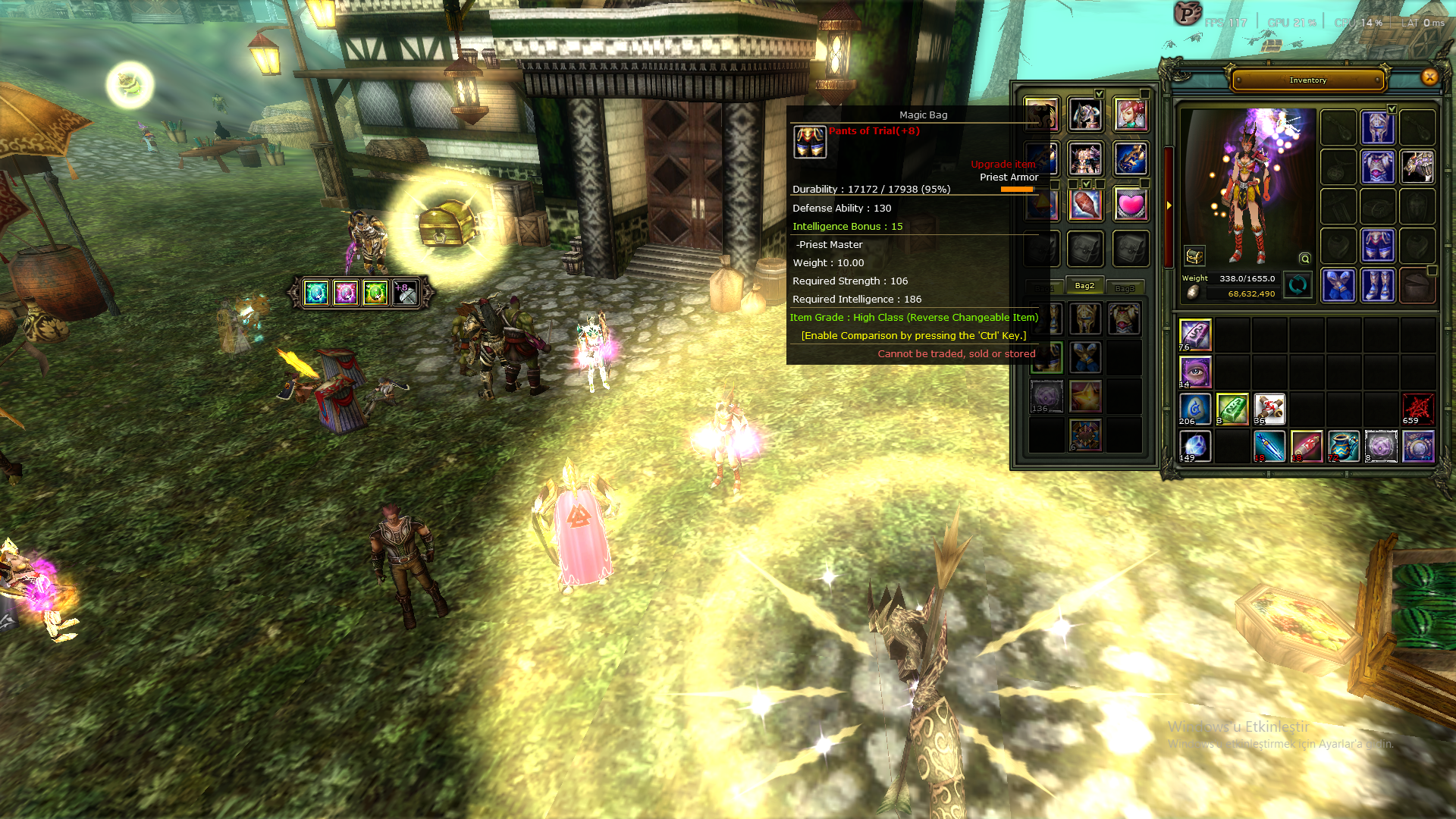The image size is (1456, 819).
Task: Click the Pants of Trial icon in the tooltip
Action: 810,141
